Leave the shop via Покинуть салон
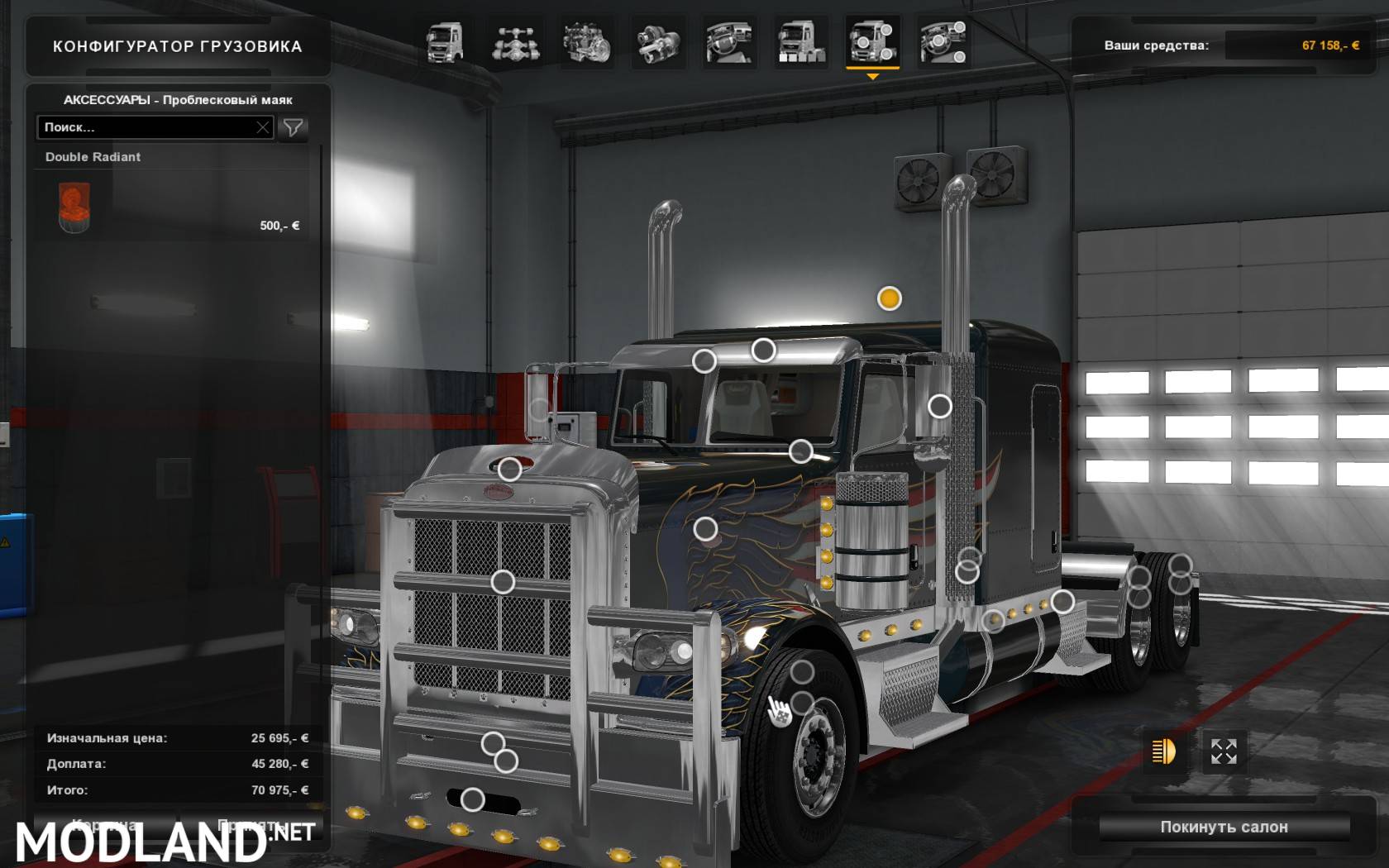The height and width of the screenshot is (868, 1389). pyautogui.click(x=1224, y=827)
